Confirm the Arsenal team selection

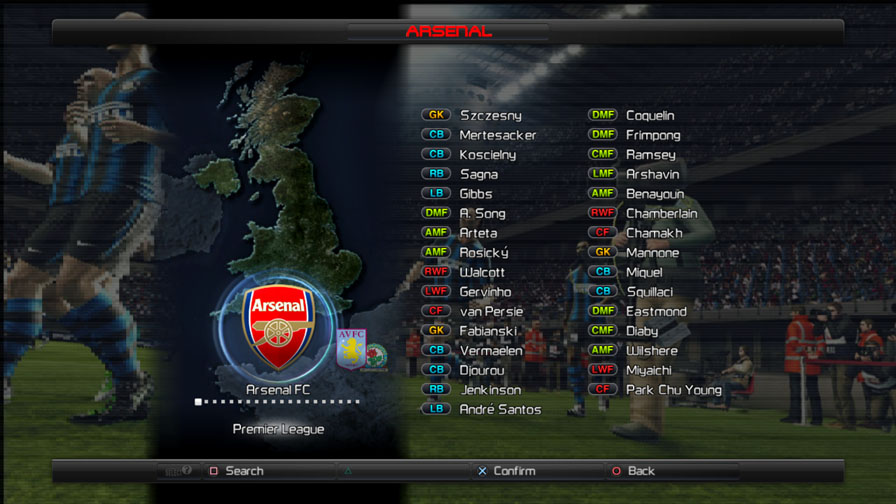[x=513, y=471]
